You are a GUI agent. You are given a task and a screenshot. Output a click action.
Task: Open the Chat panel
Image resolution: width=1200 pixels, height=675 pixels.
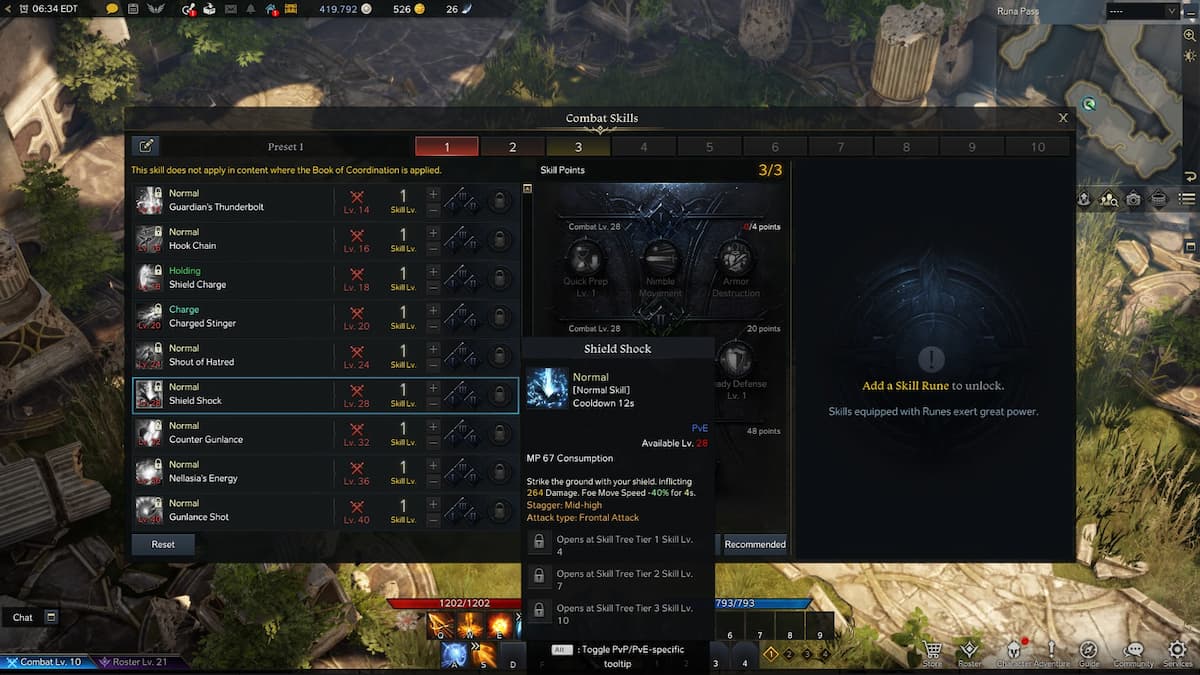pos(23,617)
